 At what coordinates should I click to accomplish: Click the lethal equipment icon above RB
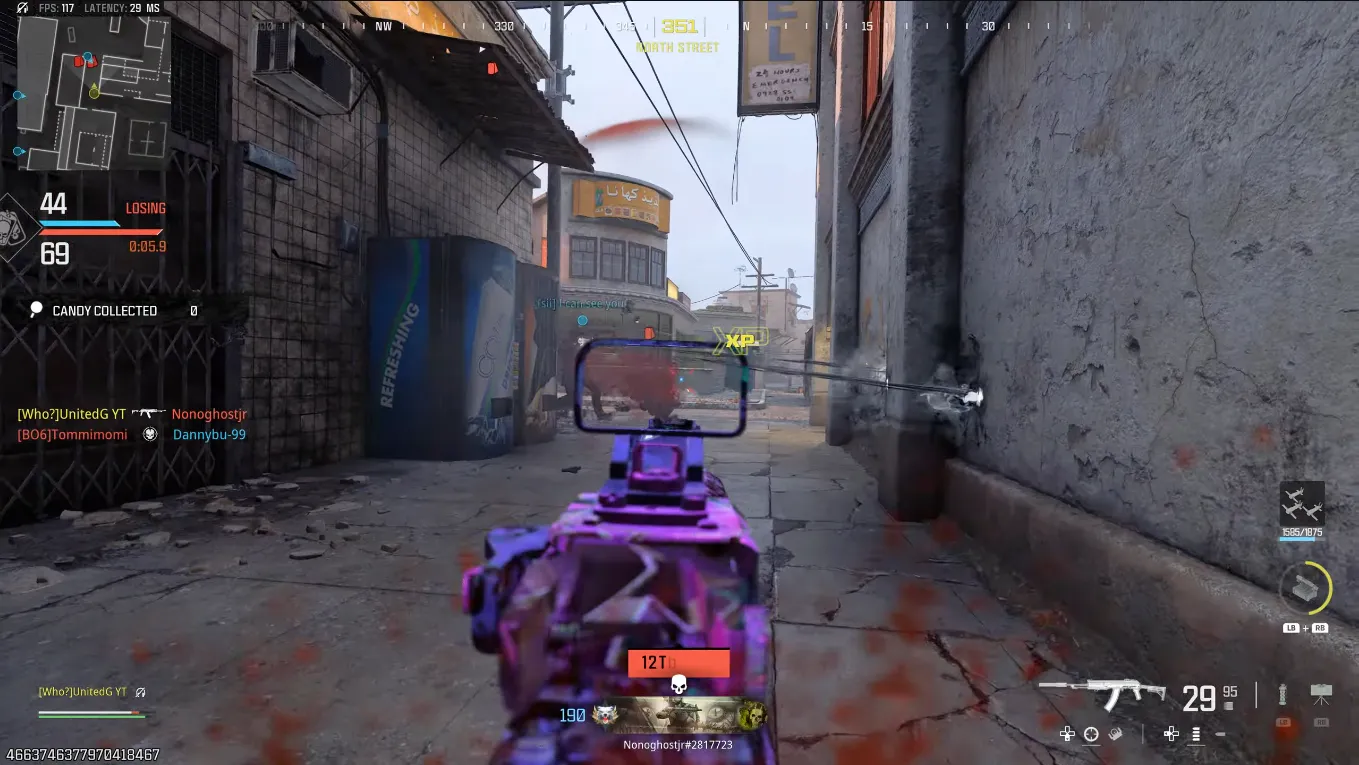(1322, 690)
